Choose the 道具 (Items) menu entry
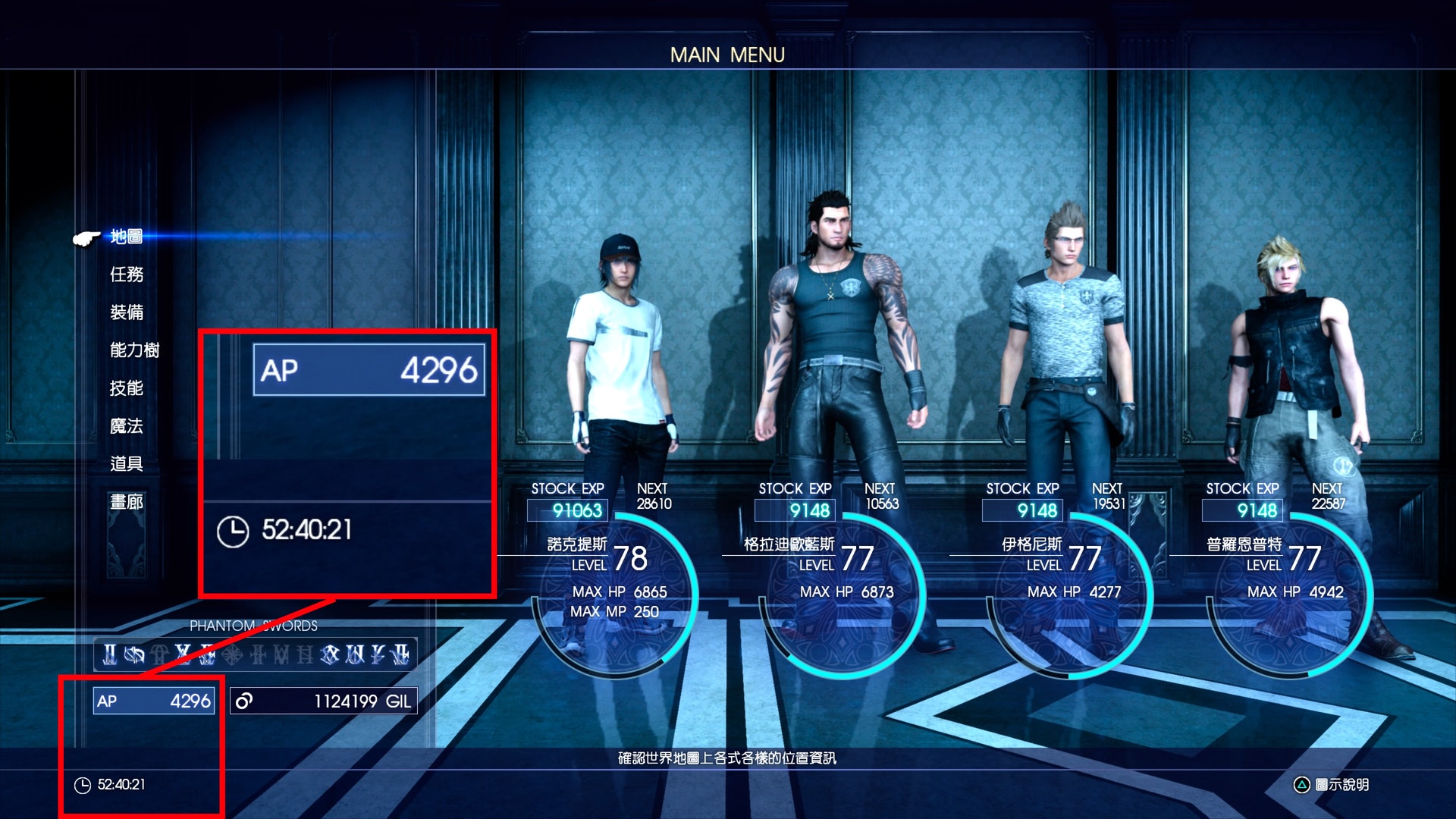The width and height of the screenshot is (1456, 819). pos(126,464)
